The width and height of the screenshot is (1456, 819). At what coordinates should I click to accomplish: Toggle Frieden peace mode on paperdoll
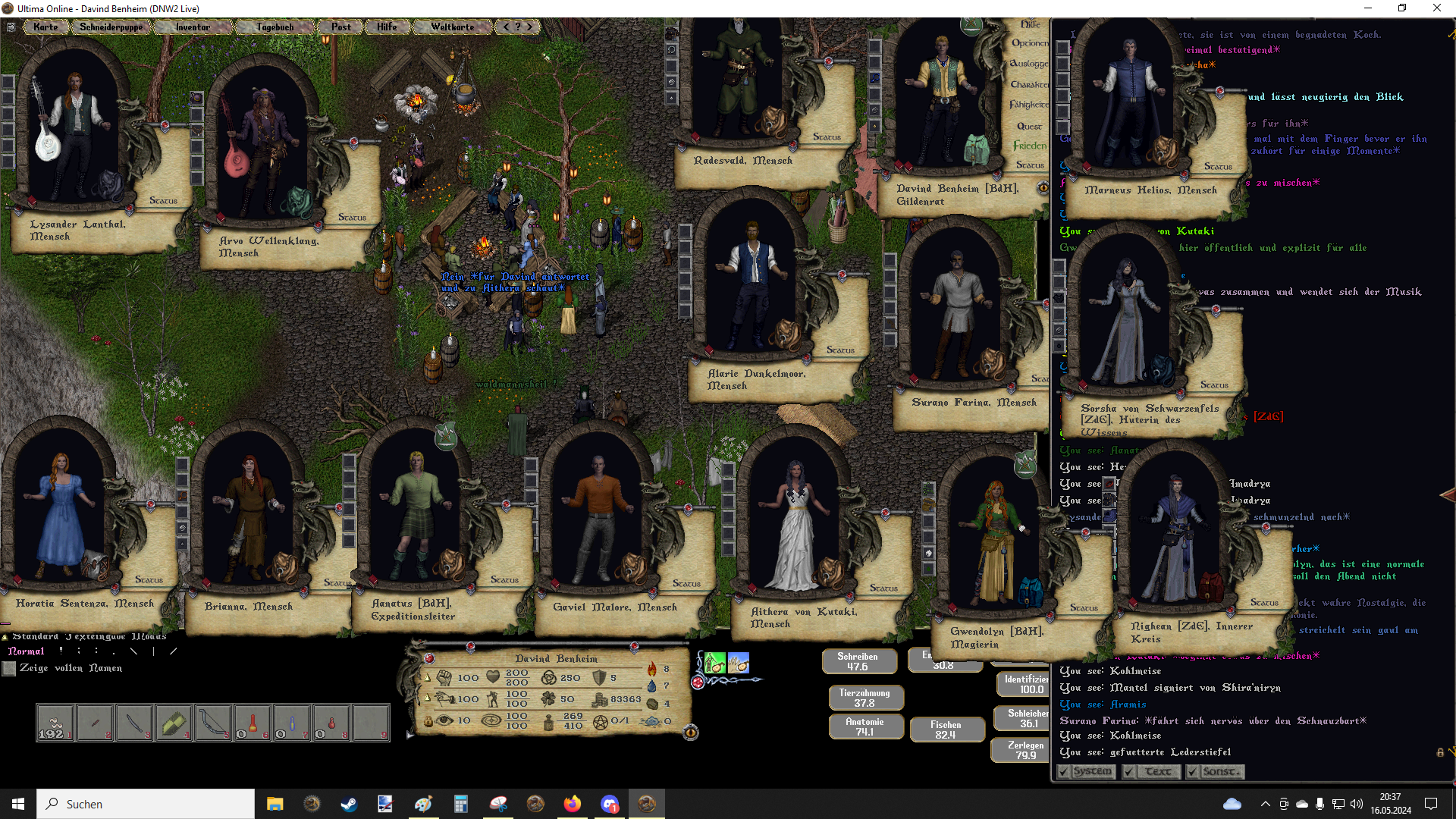[1029, 146]
